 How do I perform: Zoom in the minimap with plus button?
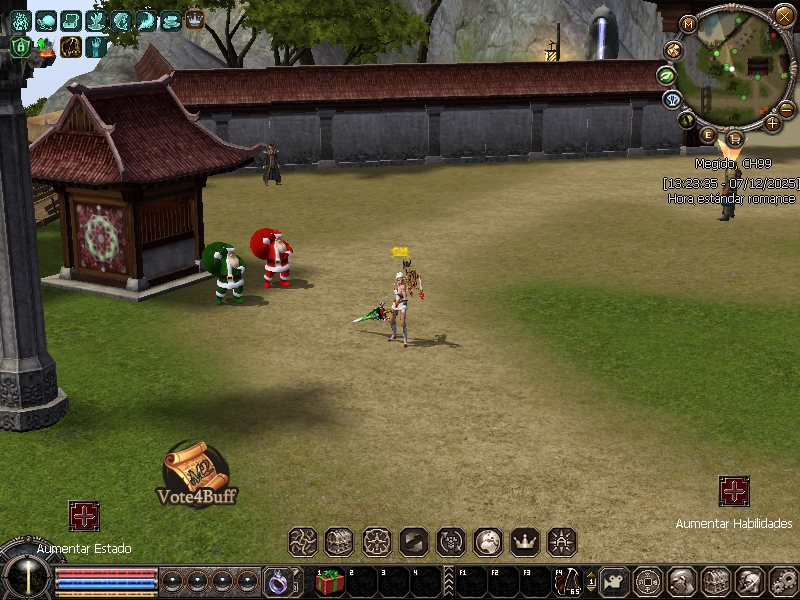(772, 123)
